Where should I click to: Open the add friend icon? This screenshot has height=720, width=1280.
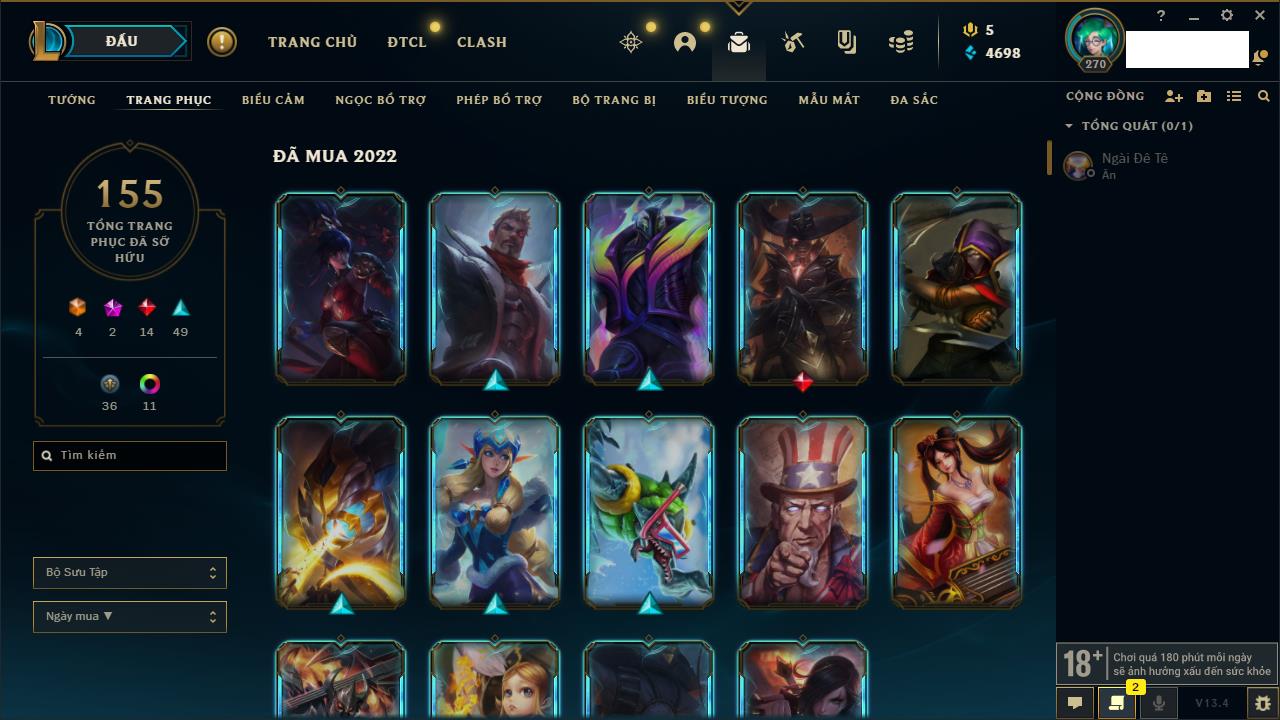1173,96
